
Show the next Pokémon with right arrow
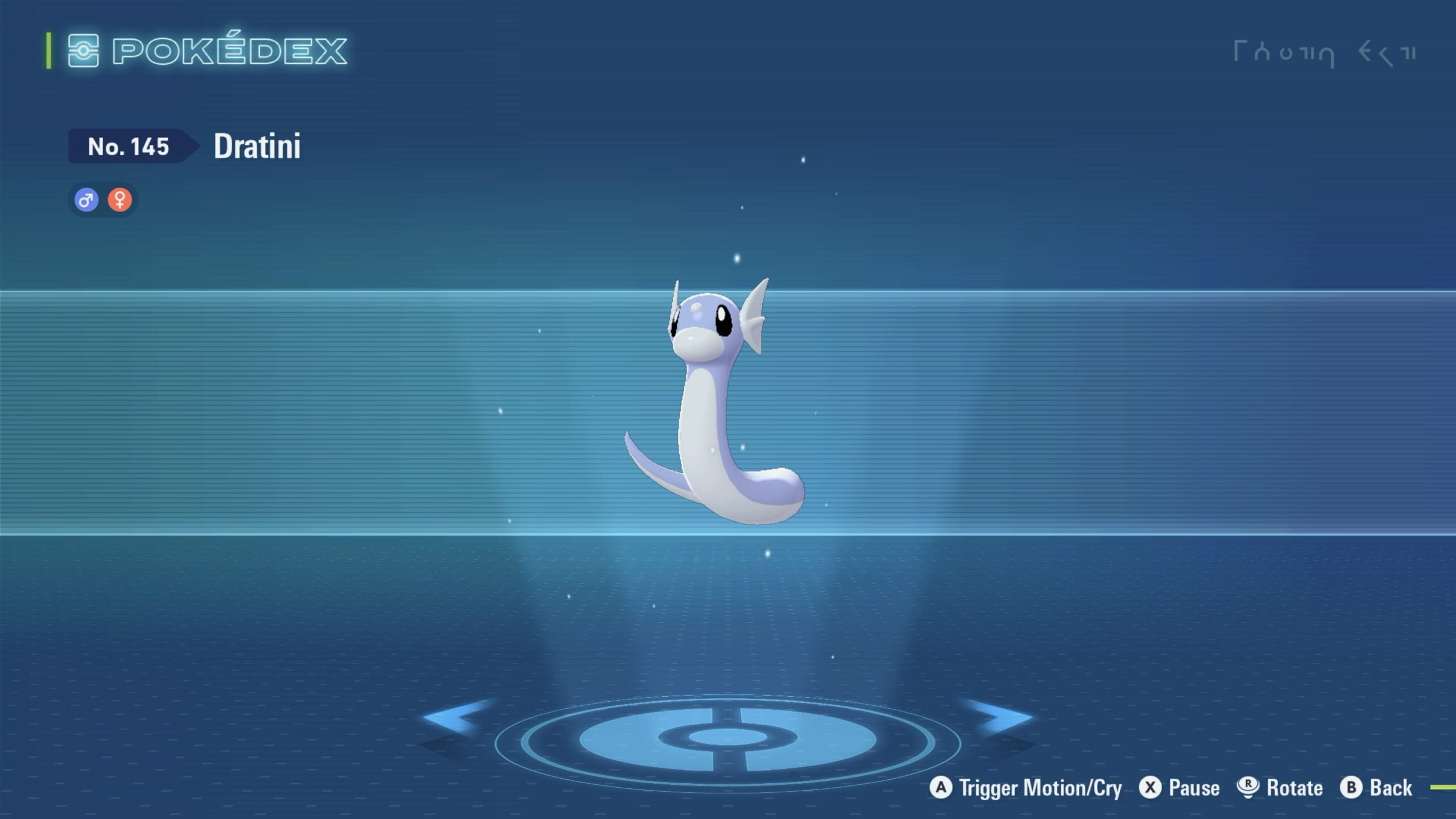[x=1002, y=717]
